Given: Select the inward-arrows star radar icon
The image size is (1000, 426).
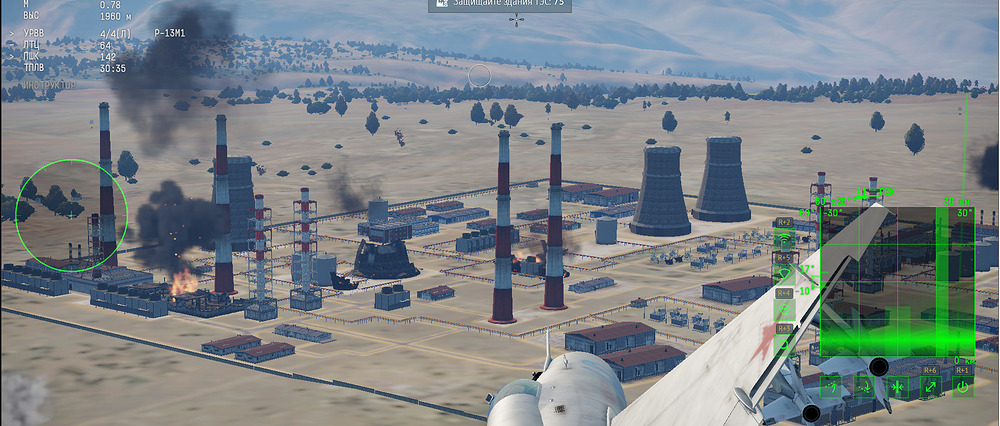Looking at the screenshot, I should click(897, 387).
